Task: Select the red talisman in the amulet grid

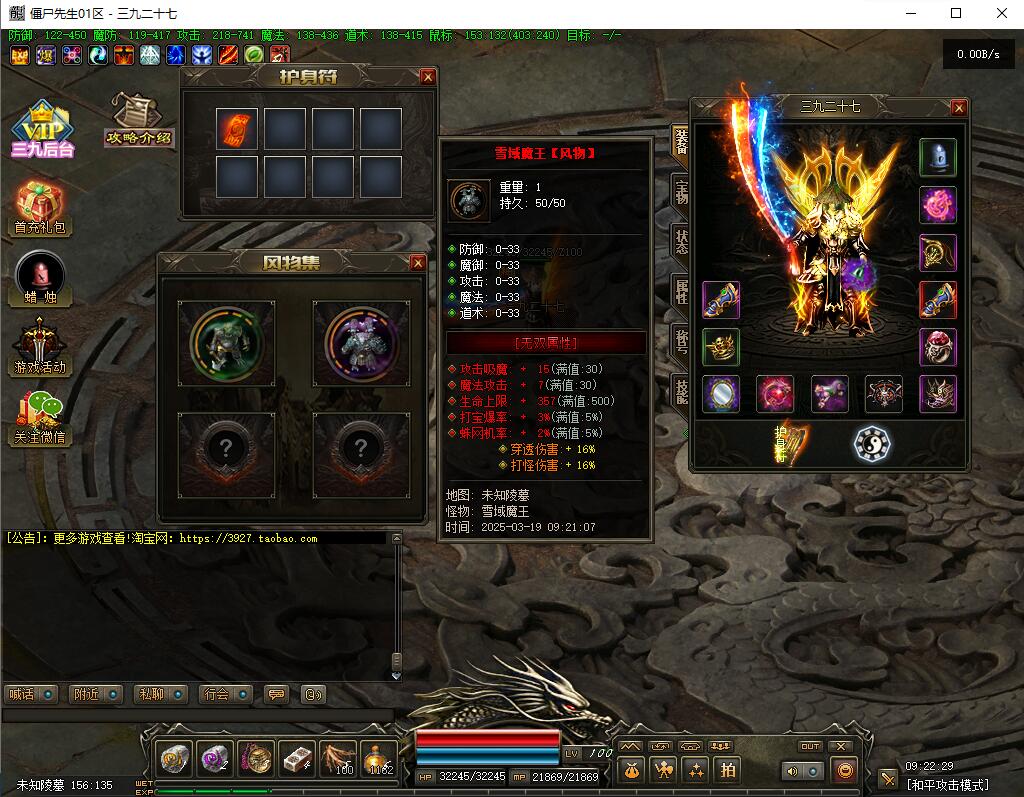Action: point(237,129)
